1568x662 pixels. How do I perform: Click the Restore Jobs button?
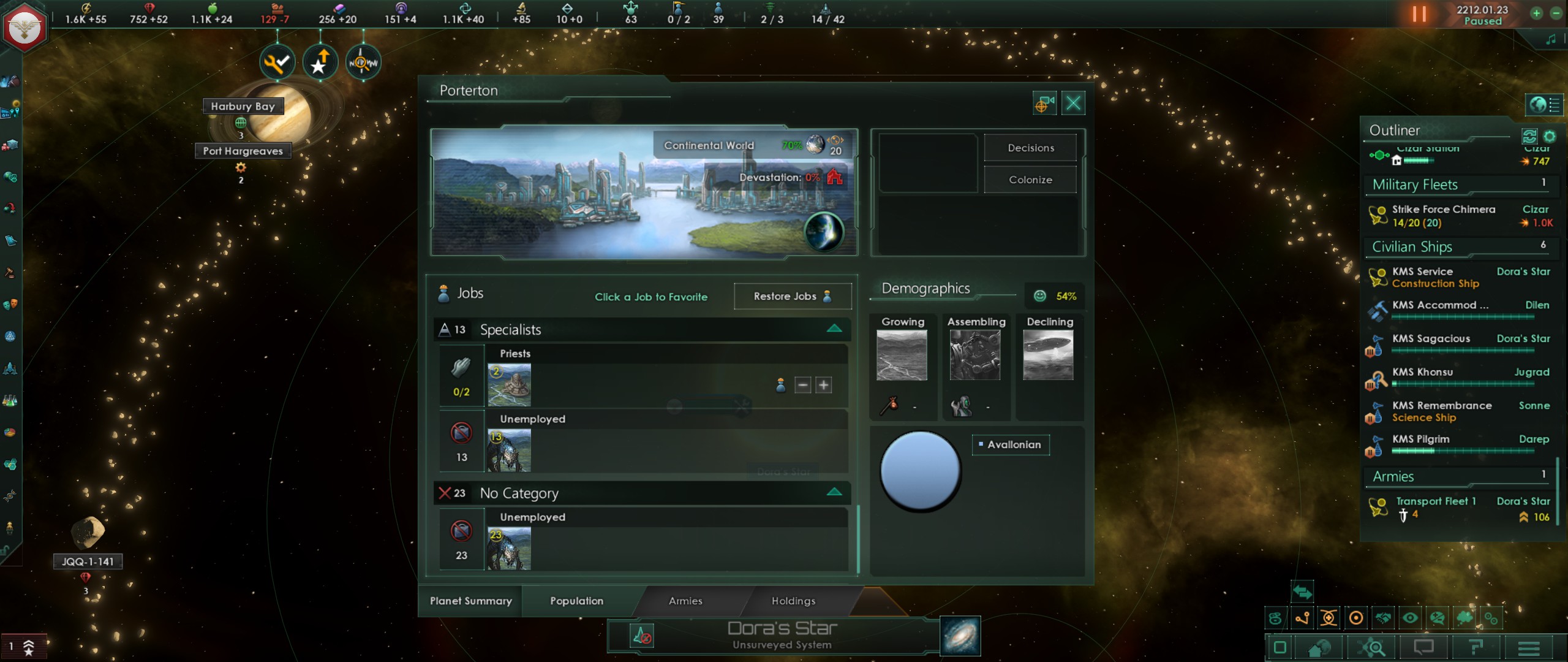tap(792, 296)
